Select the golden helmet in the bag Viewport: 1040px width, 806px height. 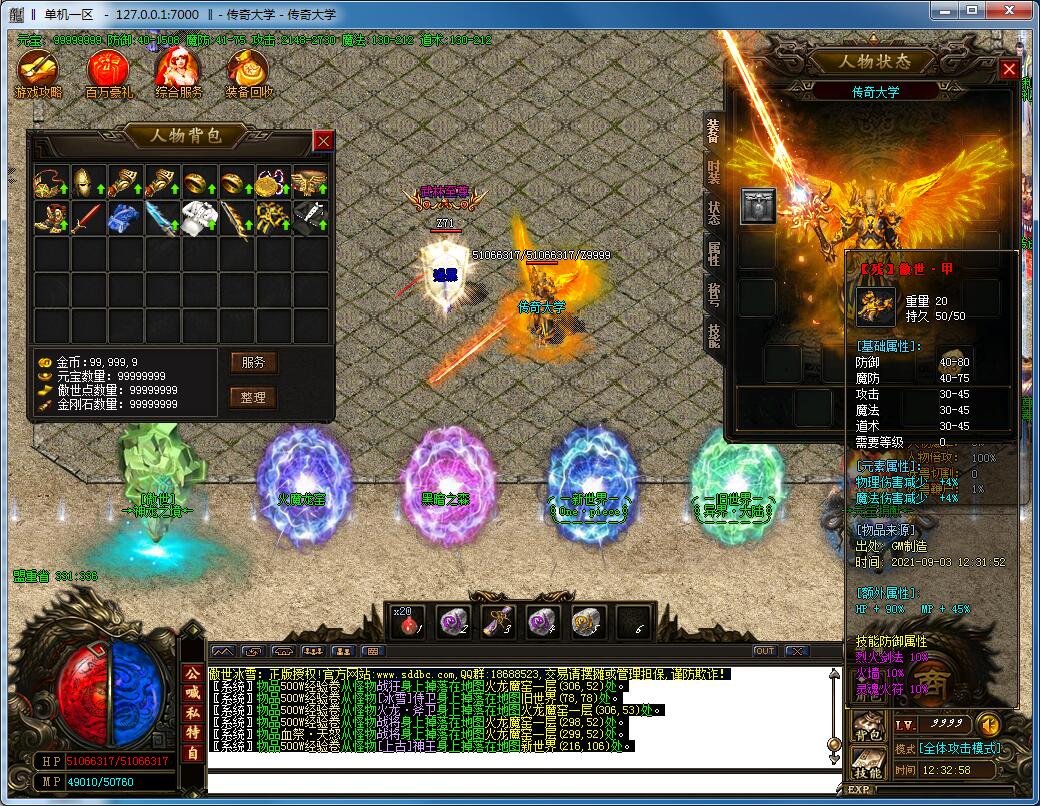[88, 182]
